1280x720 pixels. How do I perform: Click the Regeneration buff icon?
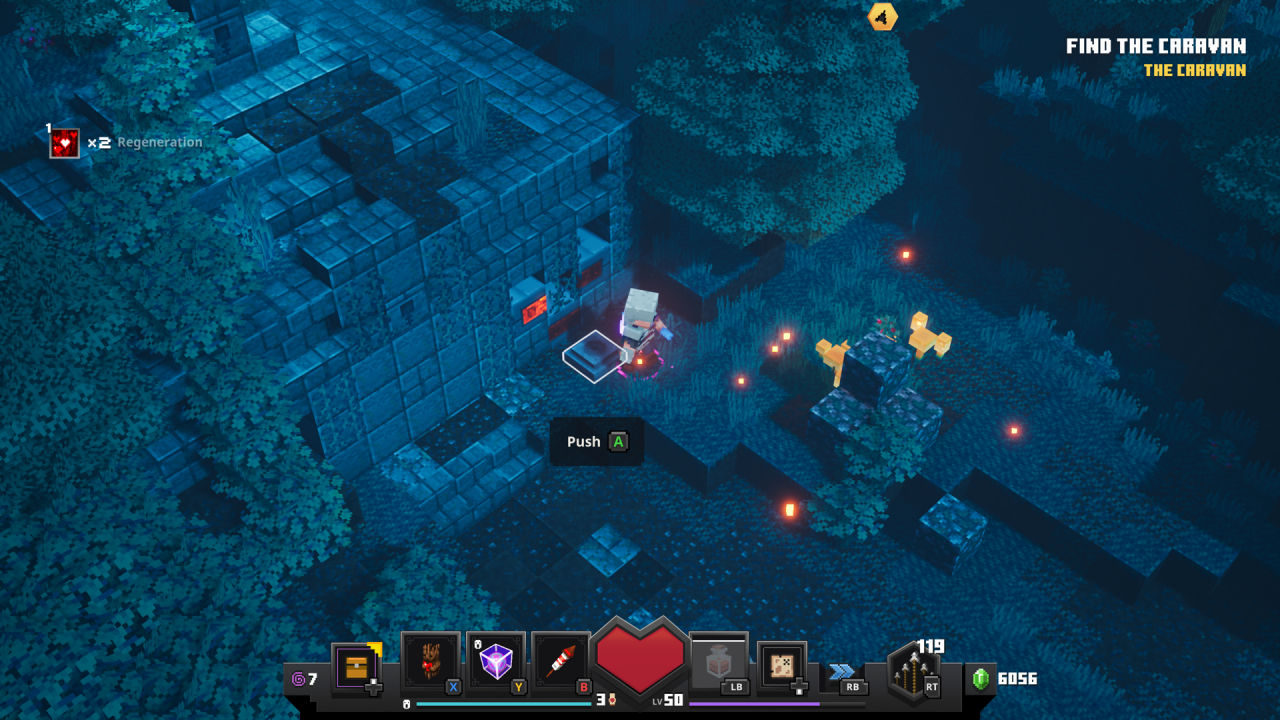[65, 143]
